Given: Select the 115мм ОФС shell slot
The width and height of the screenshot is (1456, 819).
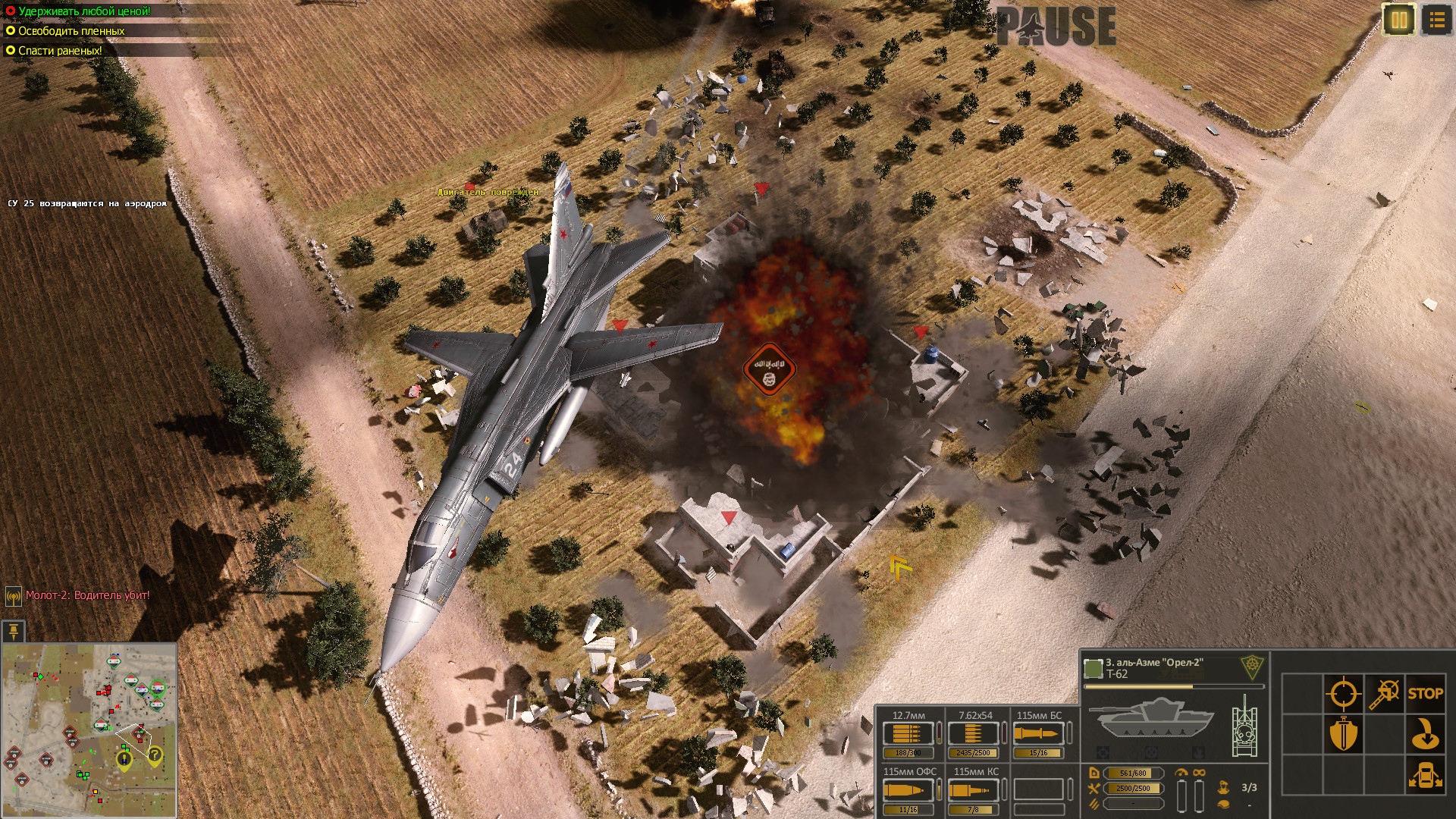Looking at the screenshot, I should pos(907,789).
